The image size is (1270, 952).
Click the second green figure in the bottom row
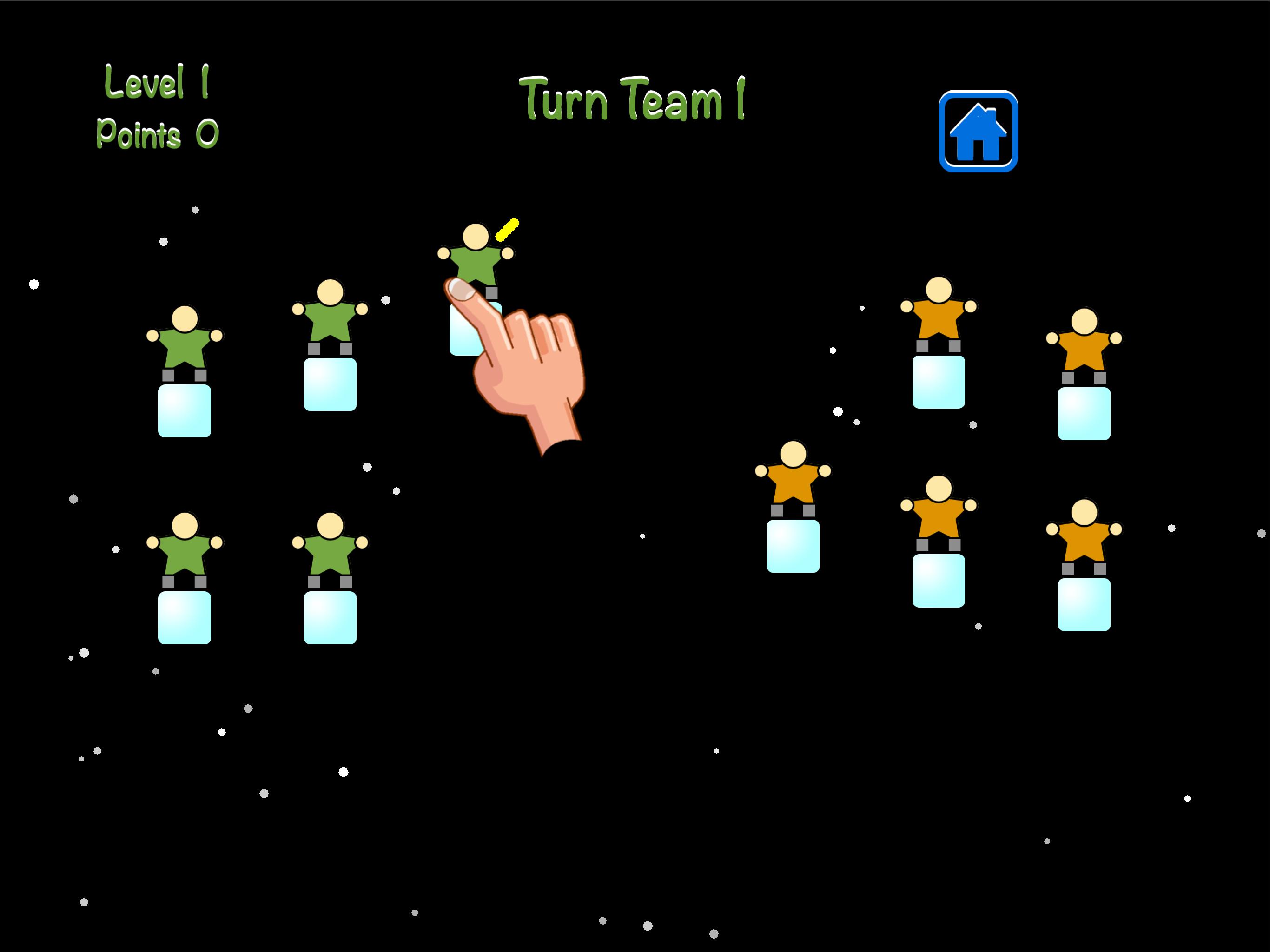click(330, 551)
